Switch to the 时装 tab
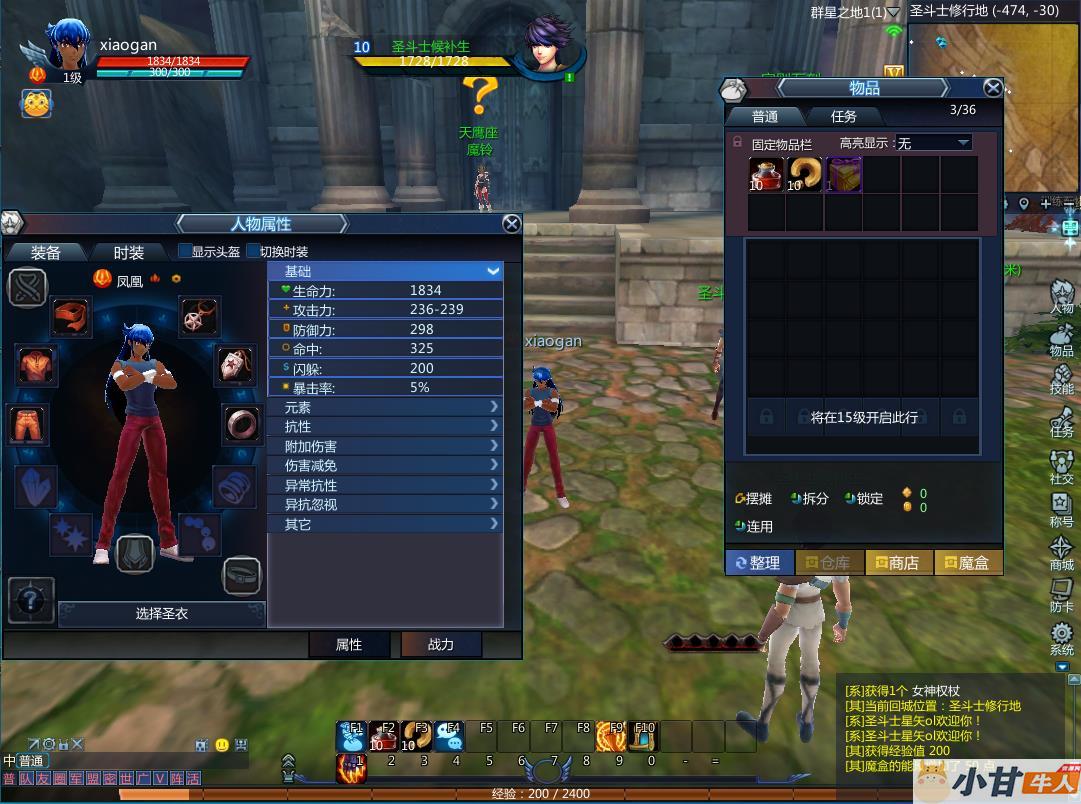This screenshot has height=804, width=1081. (128, 252)
